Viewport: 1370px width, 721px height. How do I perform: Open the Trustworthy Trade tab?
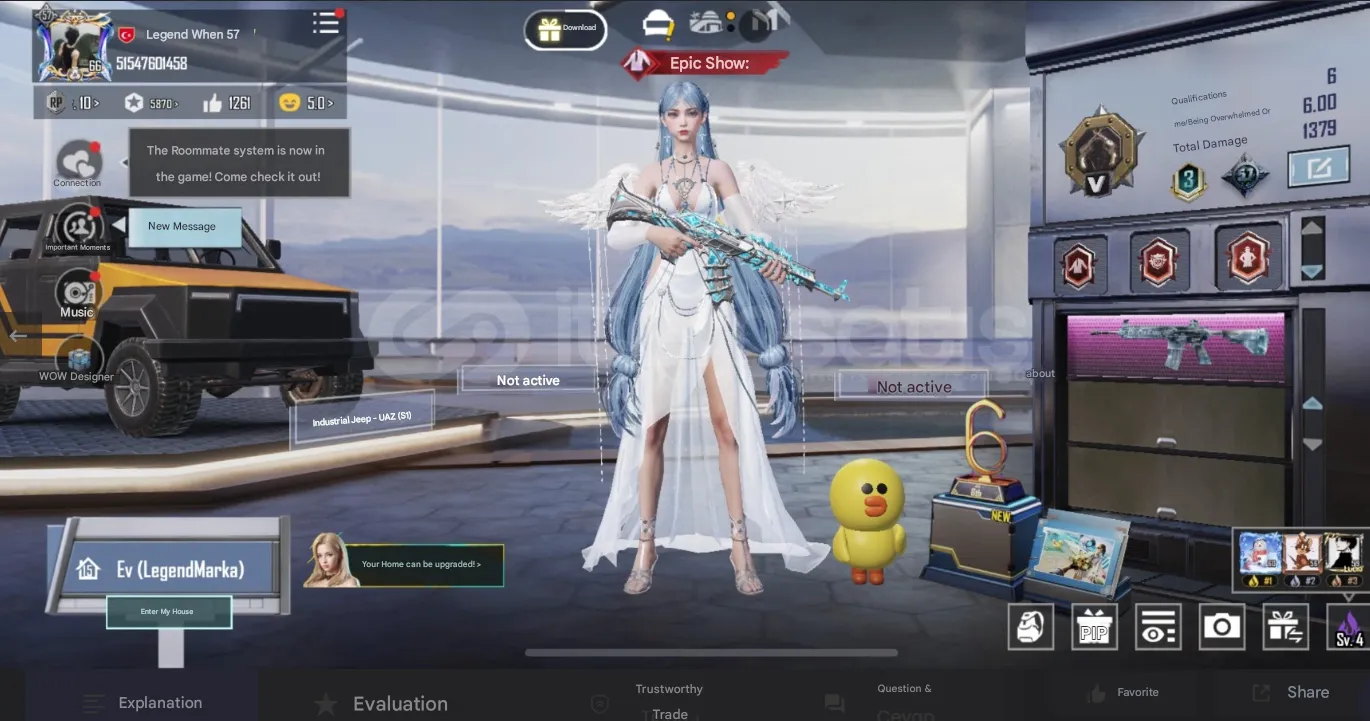pyautogui.click(x=668, y=699)
